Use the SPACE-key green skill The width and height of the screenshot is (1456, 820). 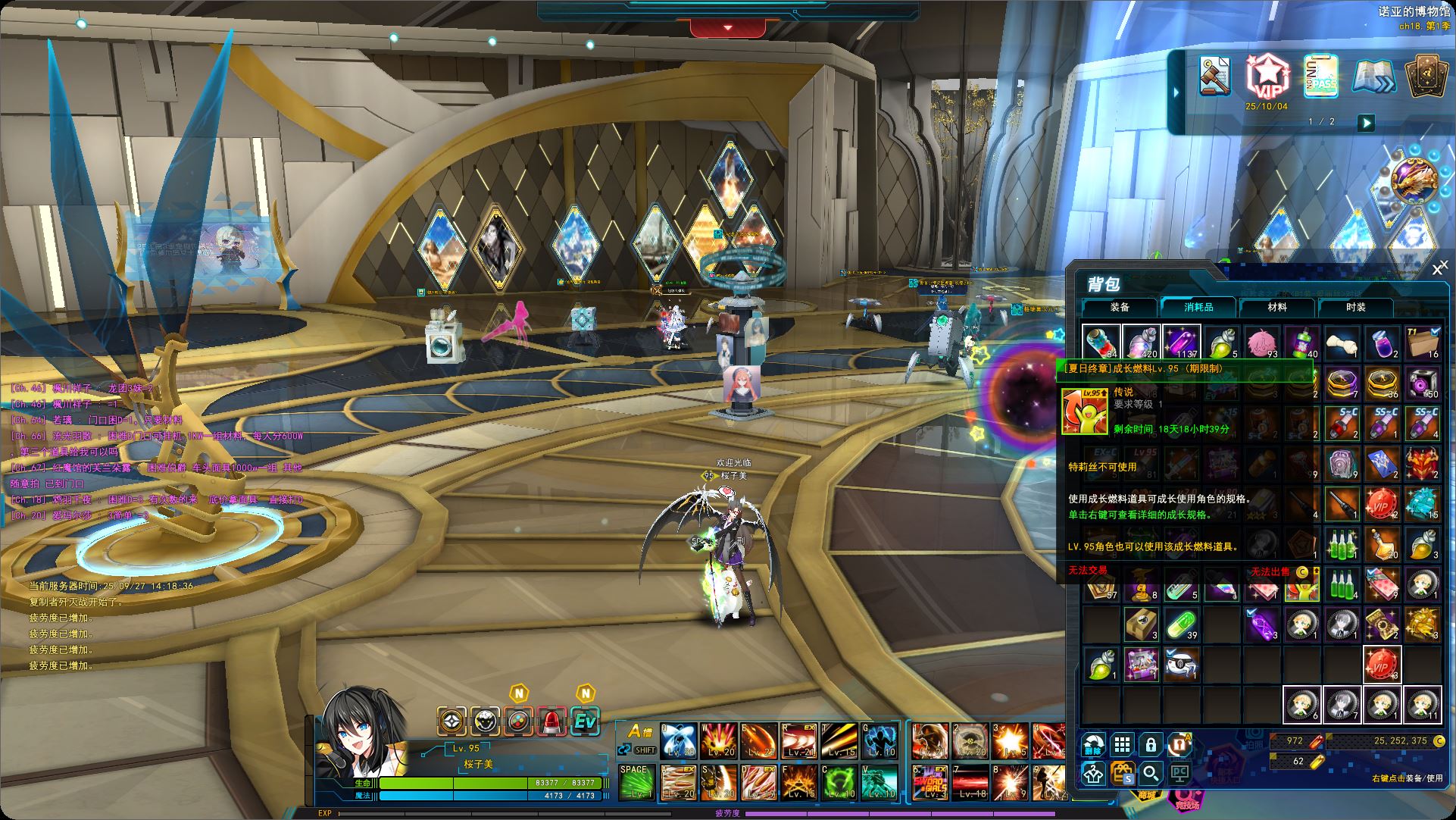[x=637, y=782]
